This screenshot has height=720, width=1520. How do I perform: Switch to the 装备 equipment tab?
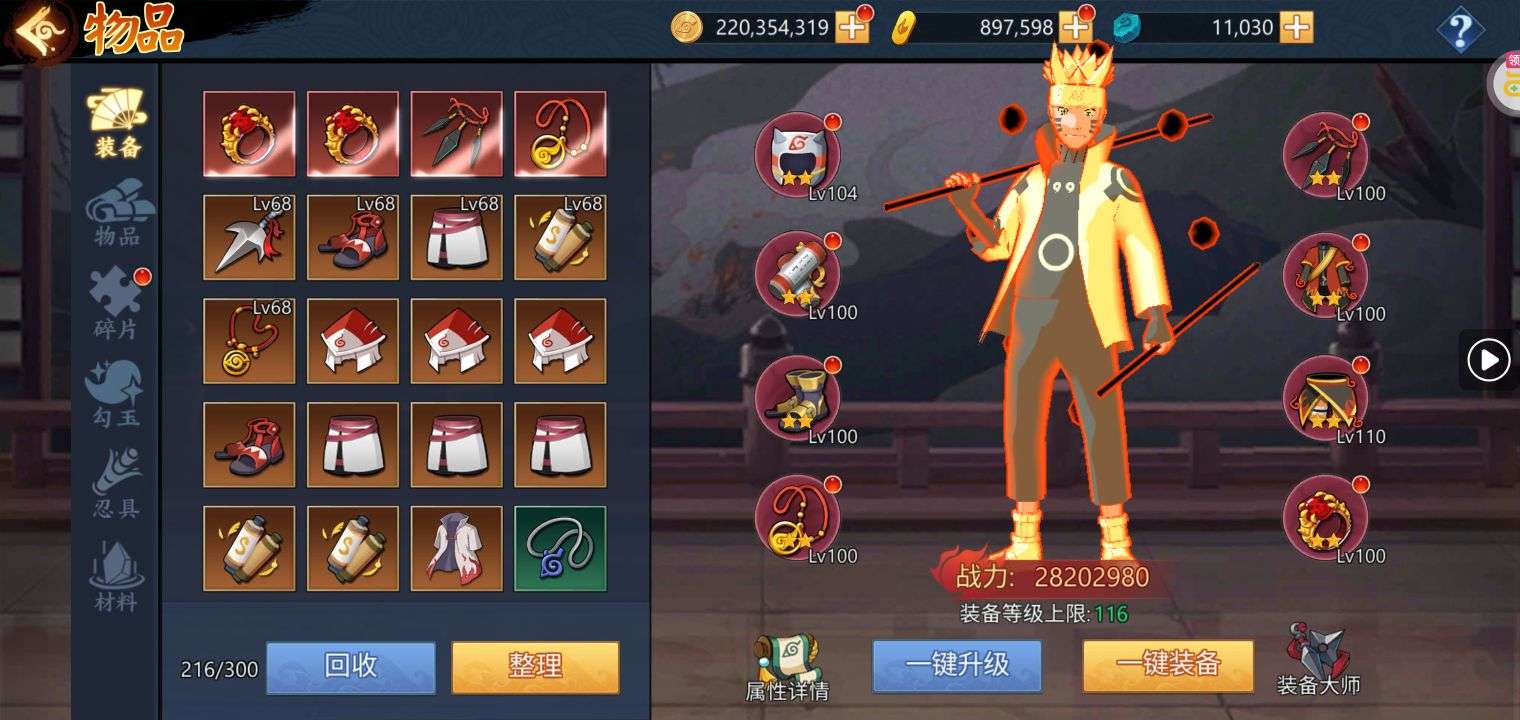click(117, 124)
